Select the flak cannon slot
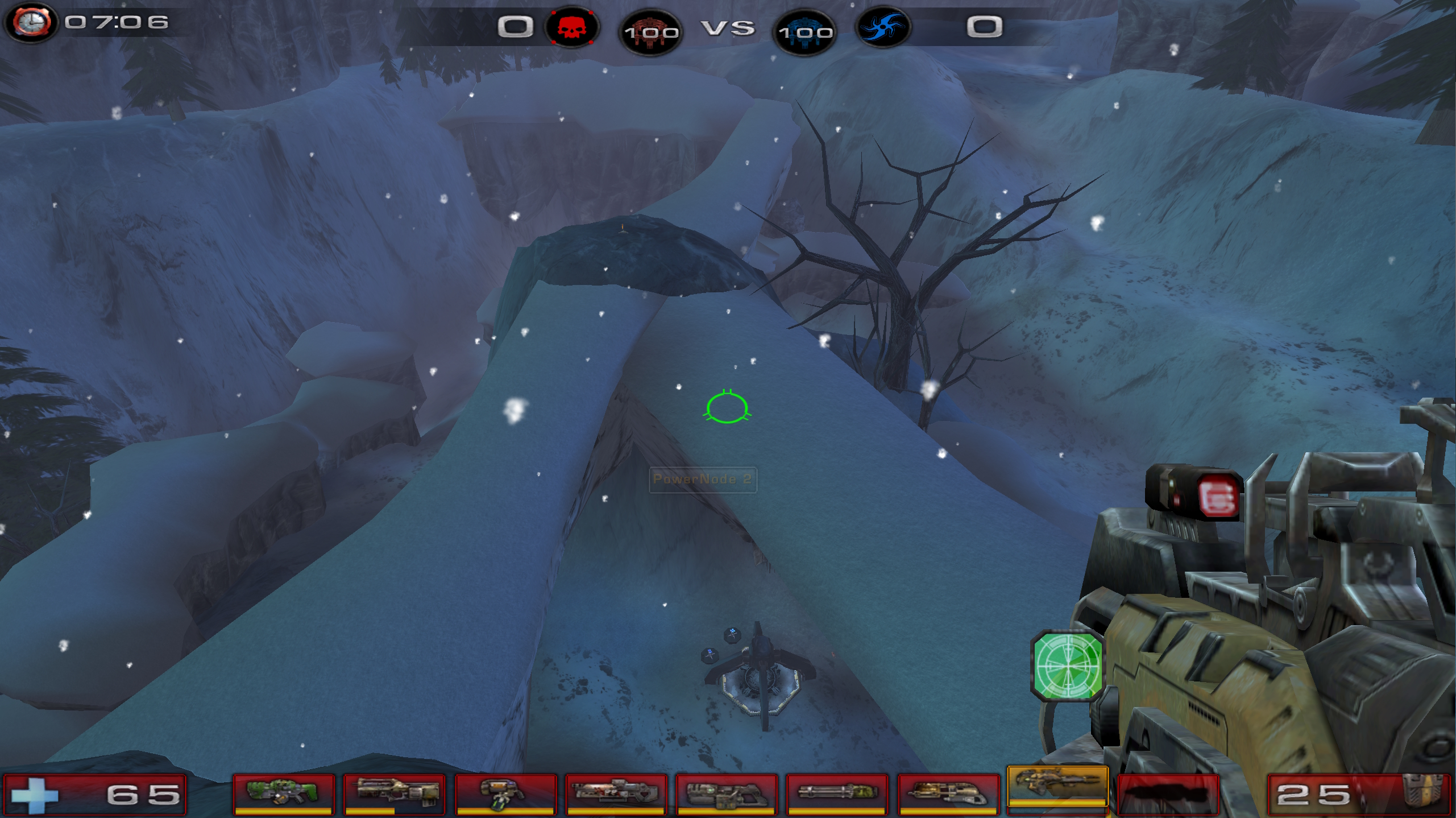This screenshot has height=818, width=1456. click(947, 792)
